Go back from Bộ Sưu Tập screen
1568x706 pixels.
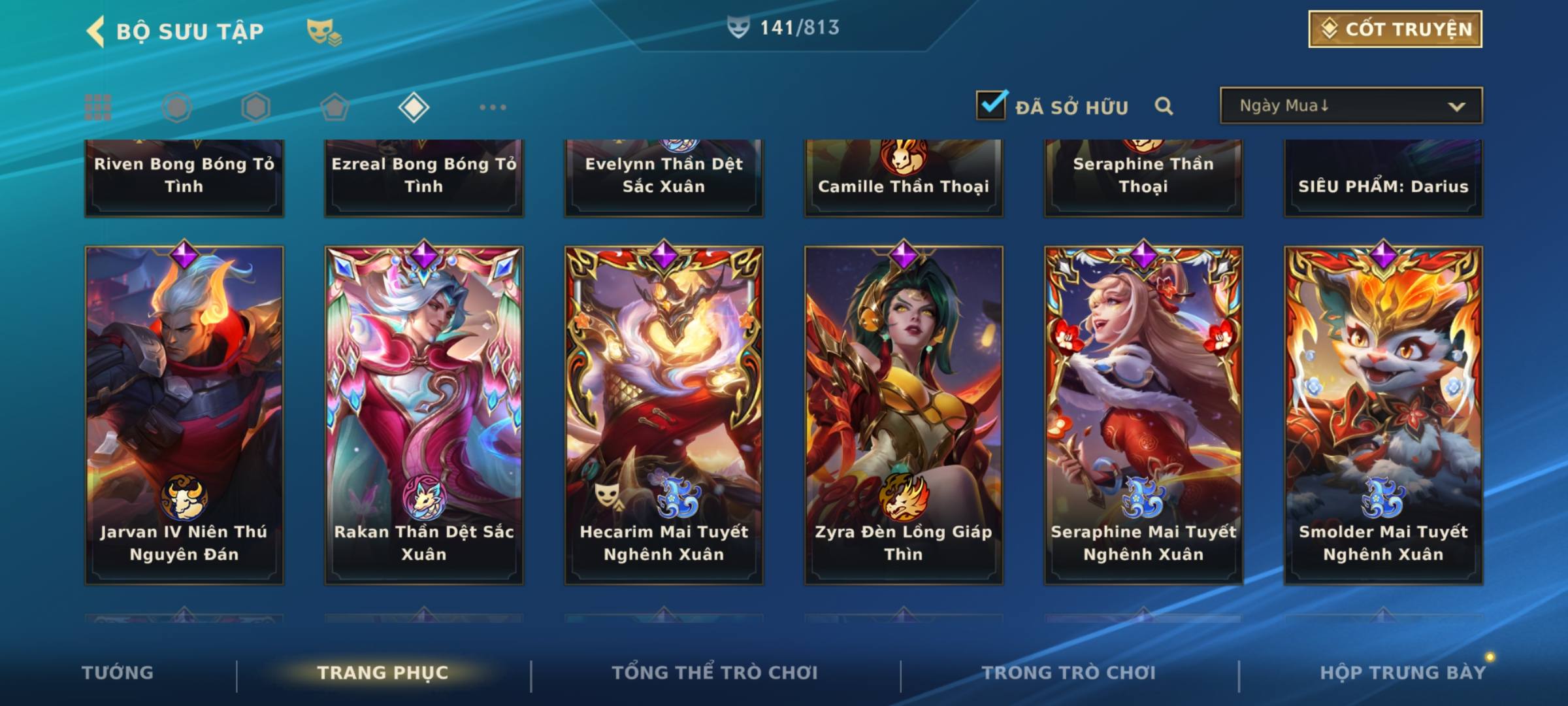pyautogui.click(x=96, y=31)
